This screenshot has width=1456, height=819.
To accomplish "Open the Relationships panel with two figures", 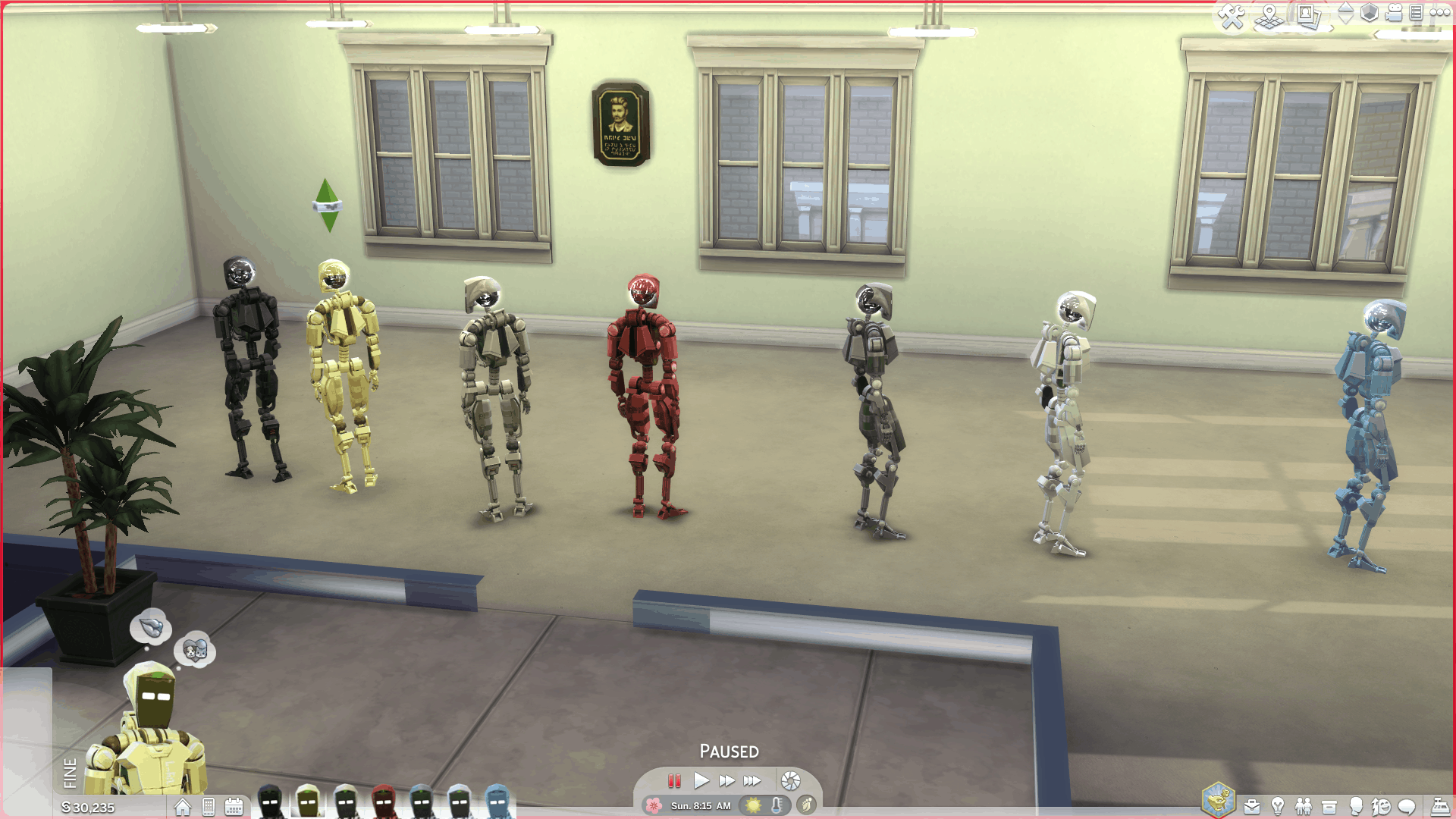I will tap(1304, 806).
